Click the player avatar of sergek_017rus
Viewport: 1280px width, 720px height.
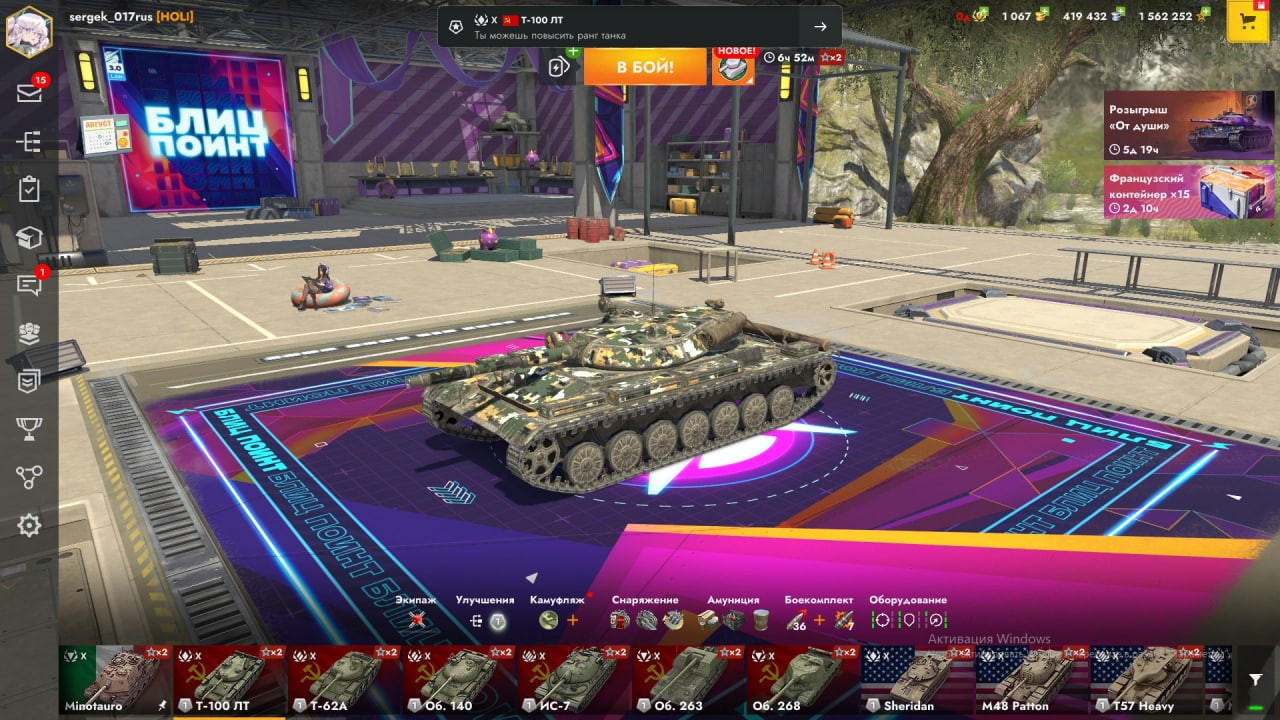29,32
